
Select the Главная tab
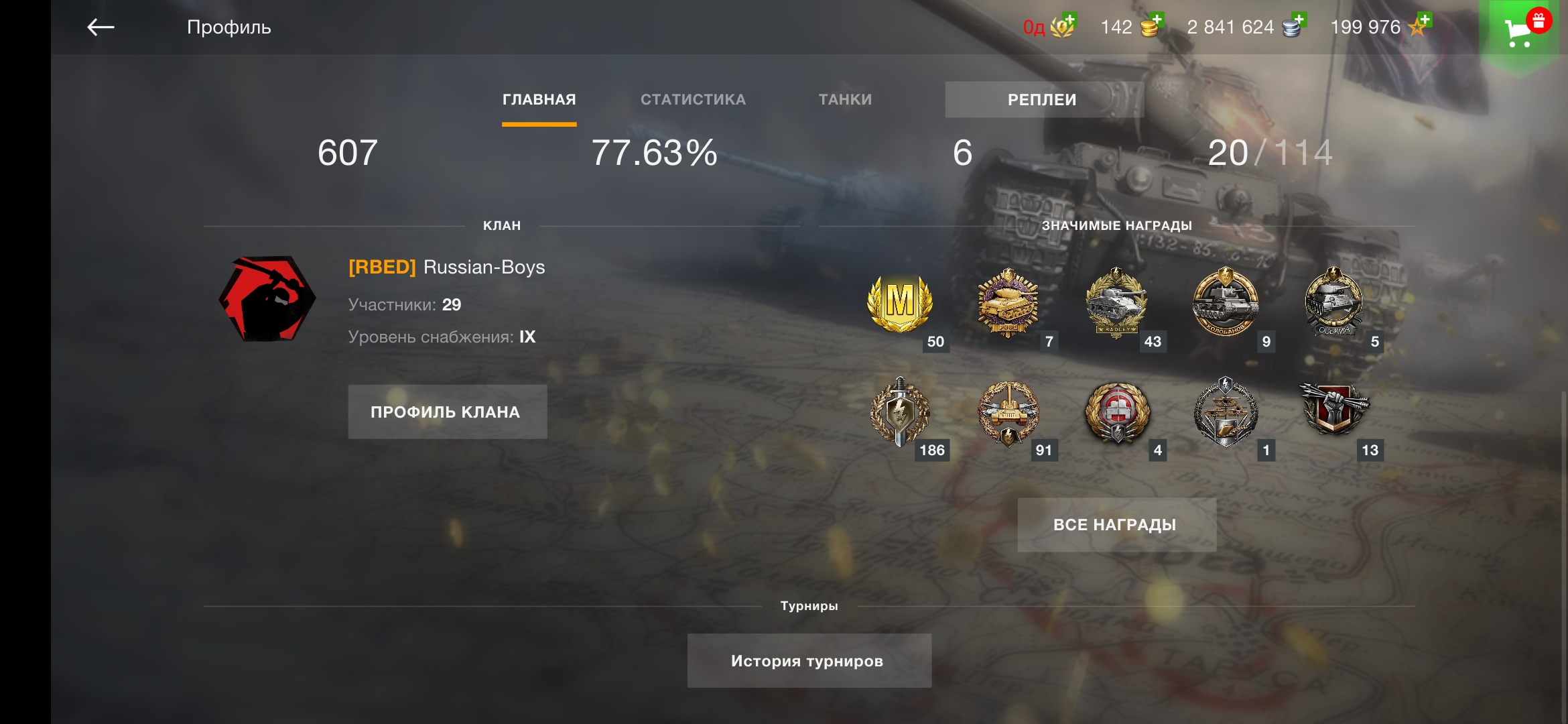pos(539,99)
